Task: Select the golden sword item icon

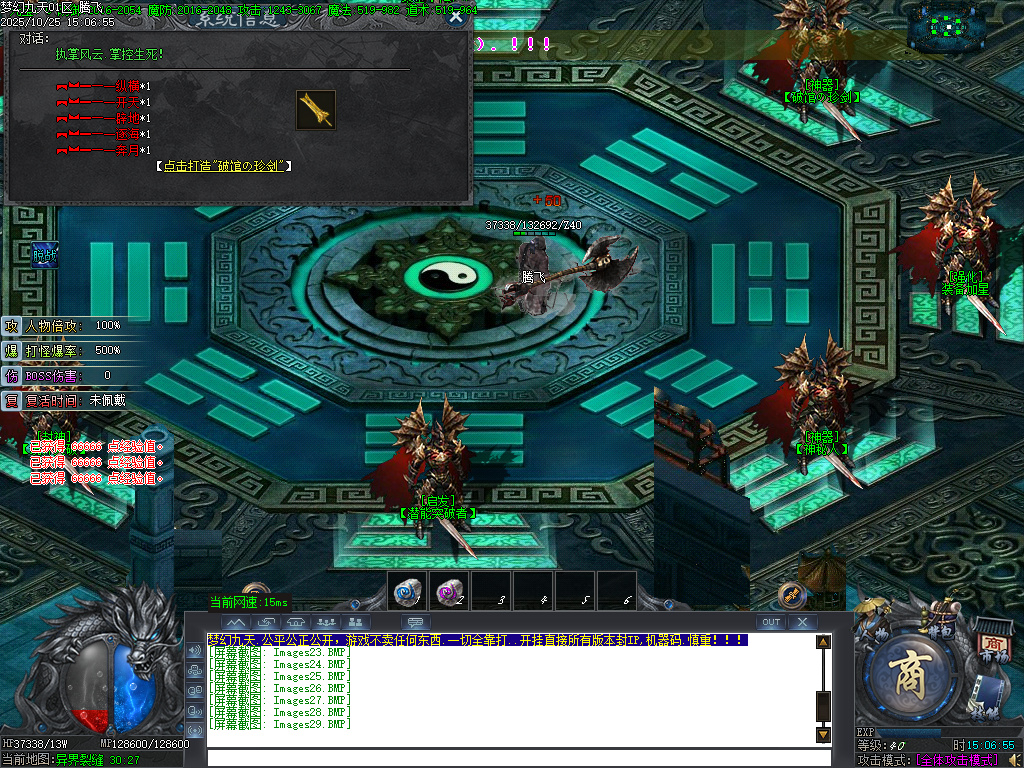Action: click(315, 110)
